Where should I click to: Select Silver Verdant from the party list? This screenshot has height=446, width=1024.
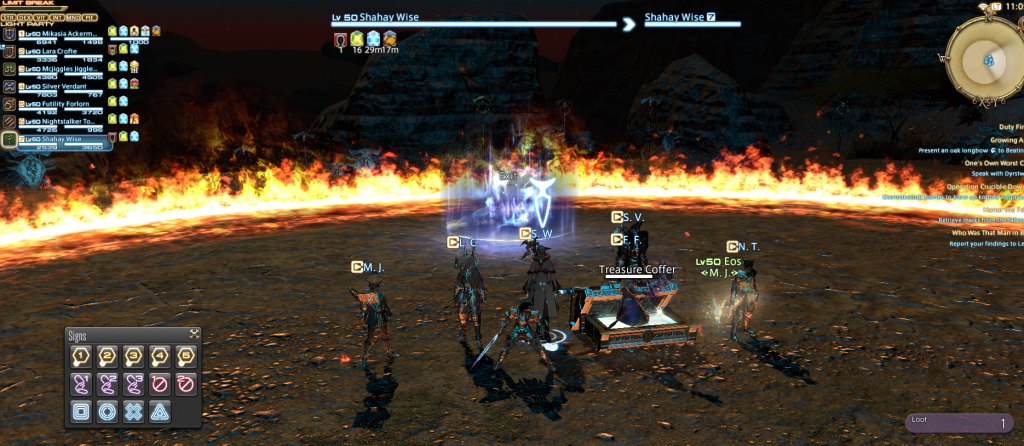58,85
